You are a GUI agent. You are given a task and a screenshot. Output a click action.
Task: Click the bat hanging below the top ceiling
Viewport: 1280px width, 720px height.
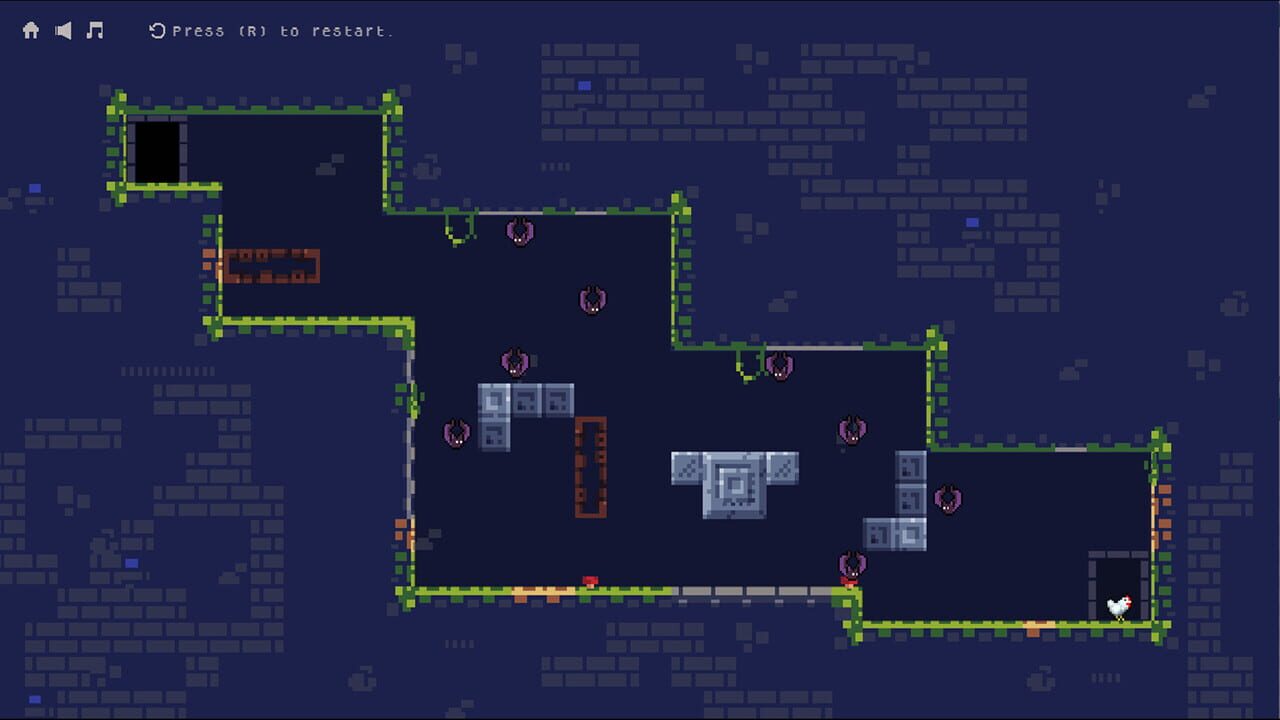pos(520,232)
